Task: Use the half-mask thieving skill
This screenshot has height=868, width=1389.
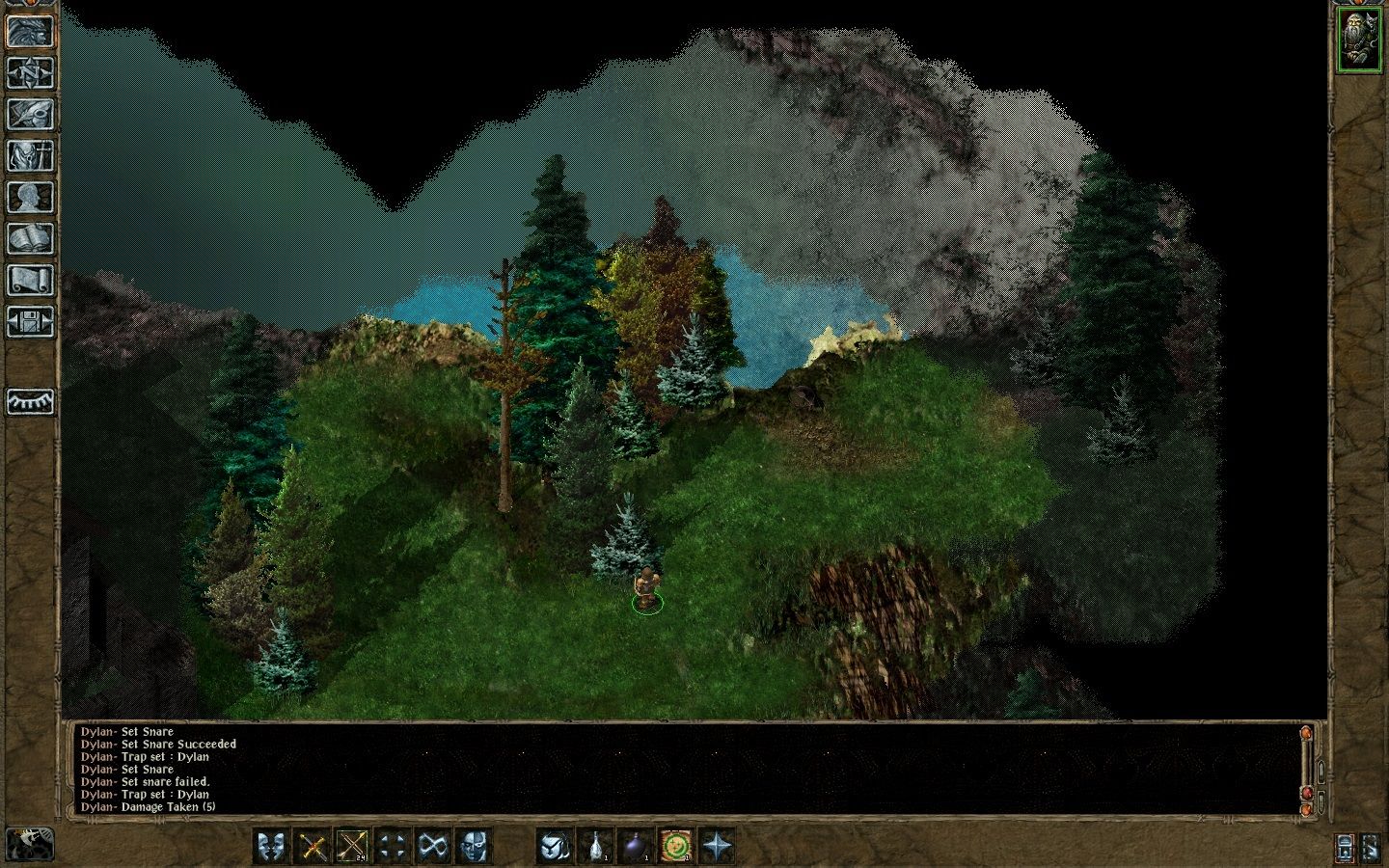Action: (473, 847)
